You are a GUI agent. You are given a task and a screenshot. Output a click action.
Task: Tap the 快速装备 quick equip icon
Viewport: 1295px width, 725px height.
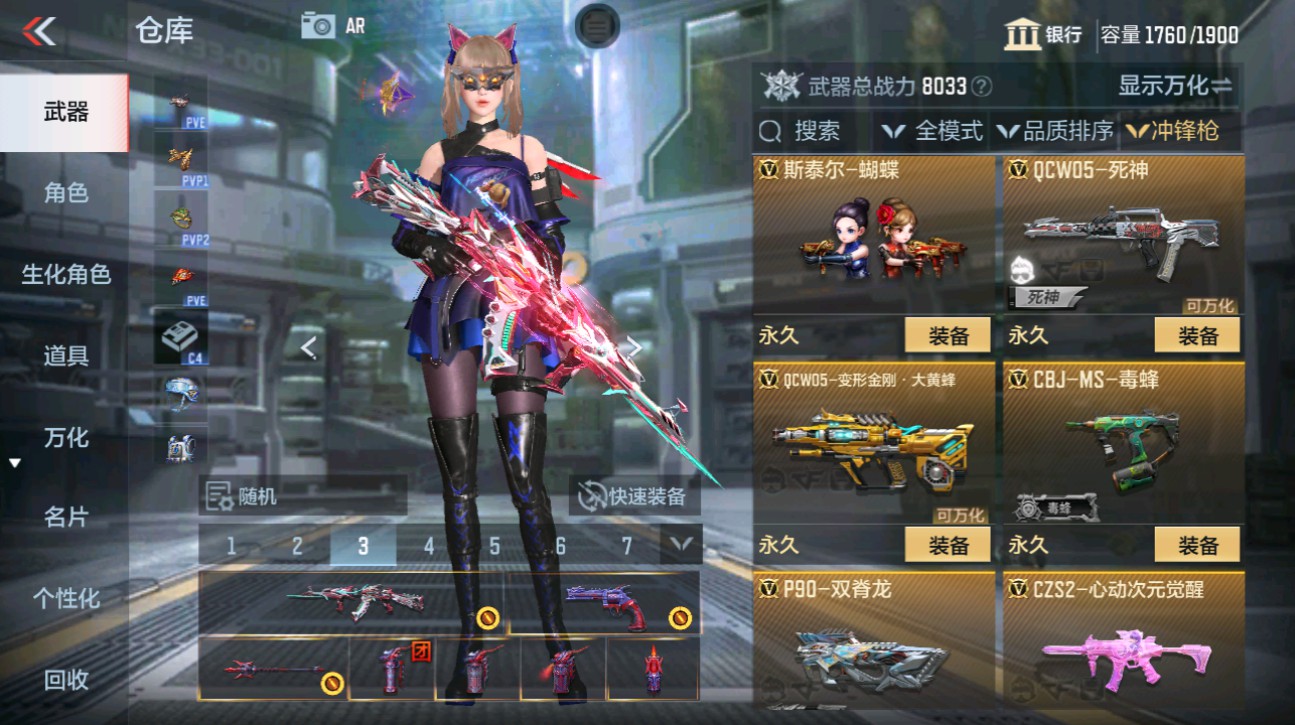pyautogui.click(x=590, y=497)
